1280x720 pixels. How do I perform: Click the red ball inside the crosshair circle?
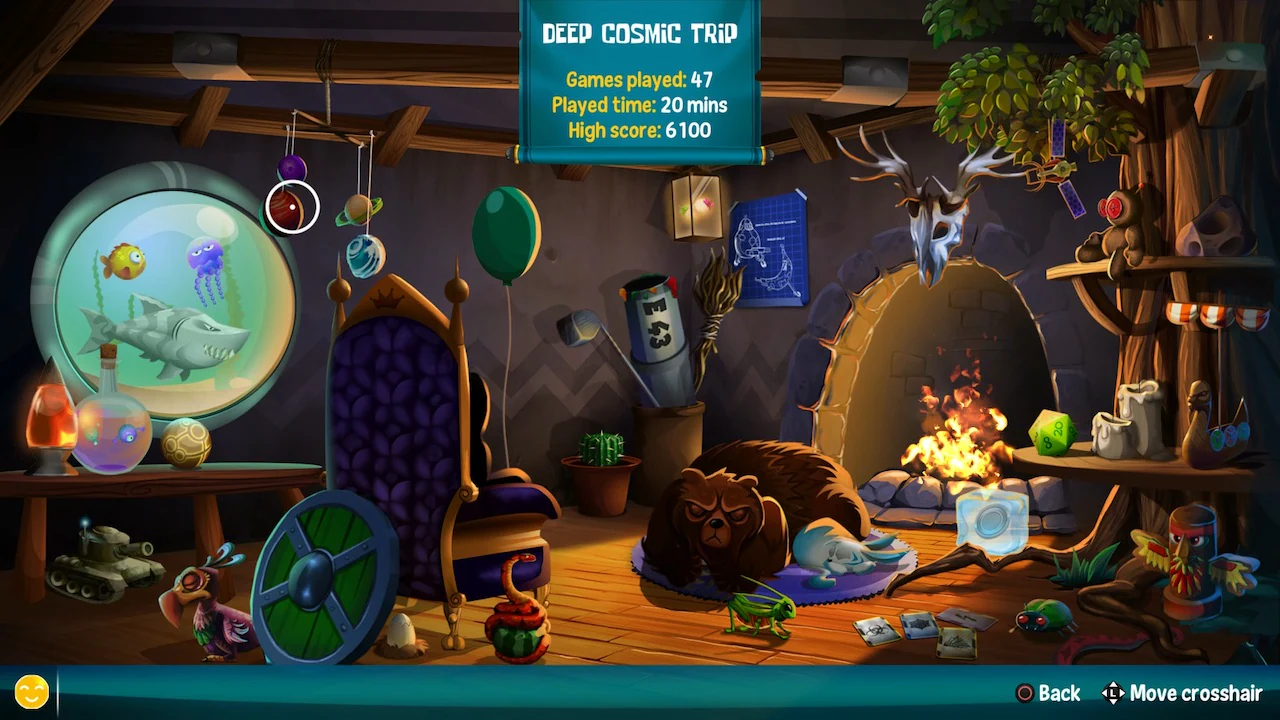click(x=289, y=207)
